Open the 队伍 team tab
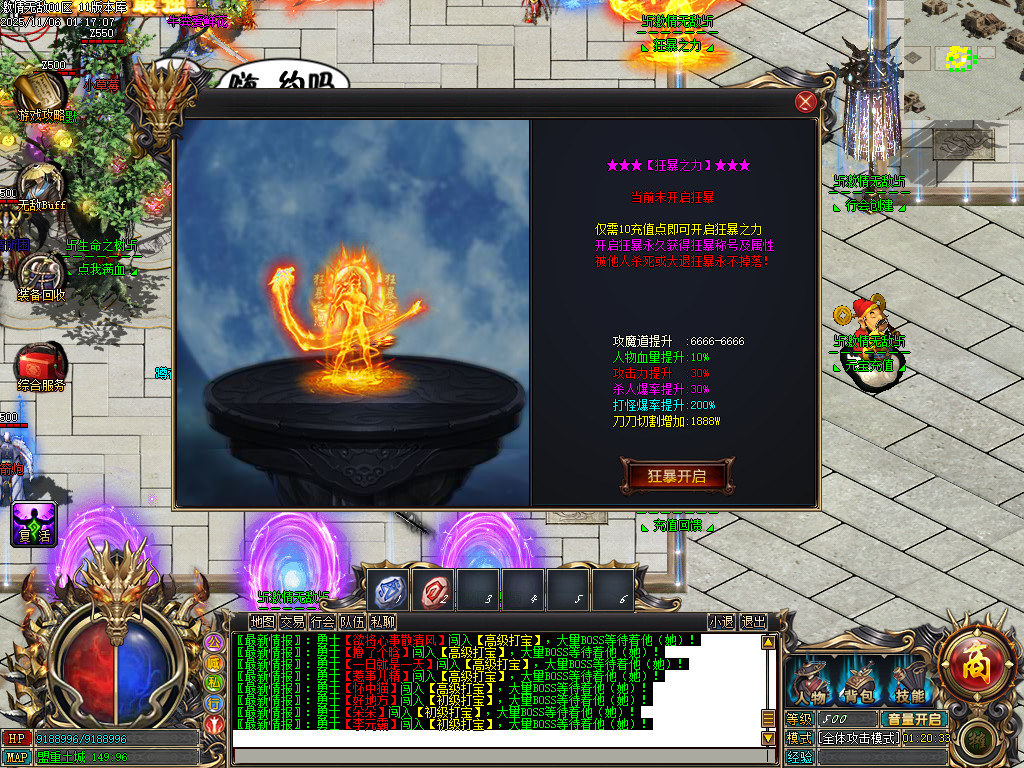1024x768 pixels. [x=352, y=621]
